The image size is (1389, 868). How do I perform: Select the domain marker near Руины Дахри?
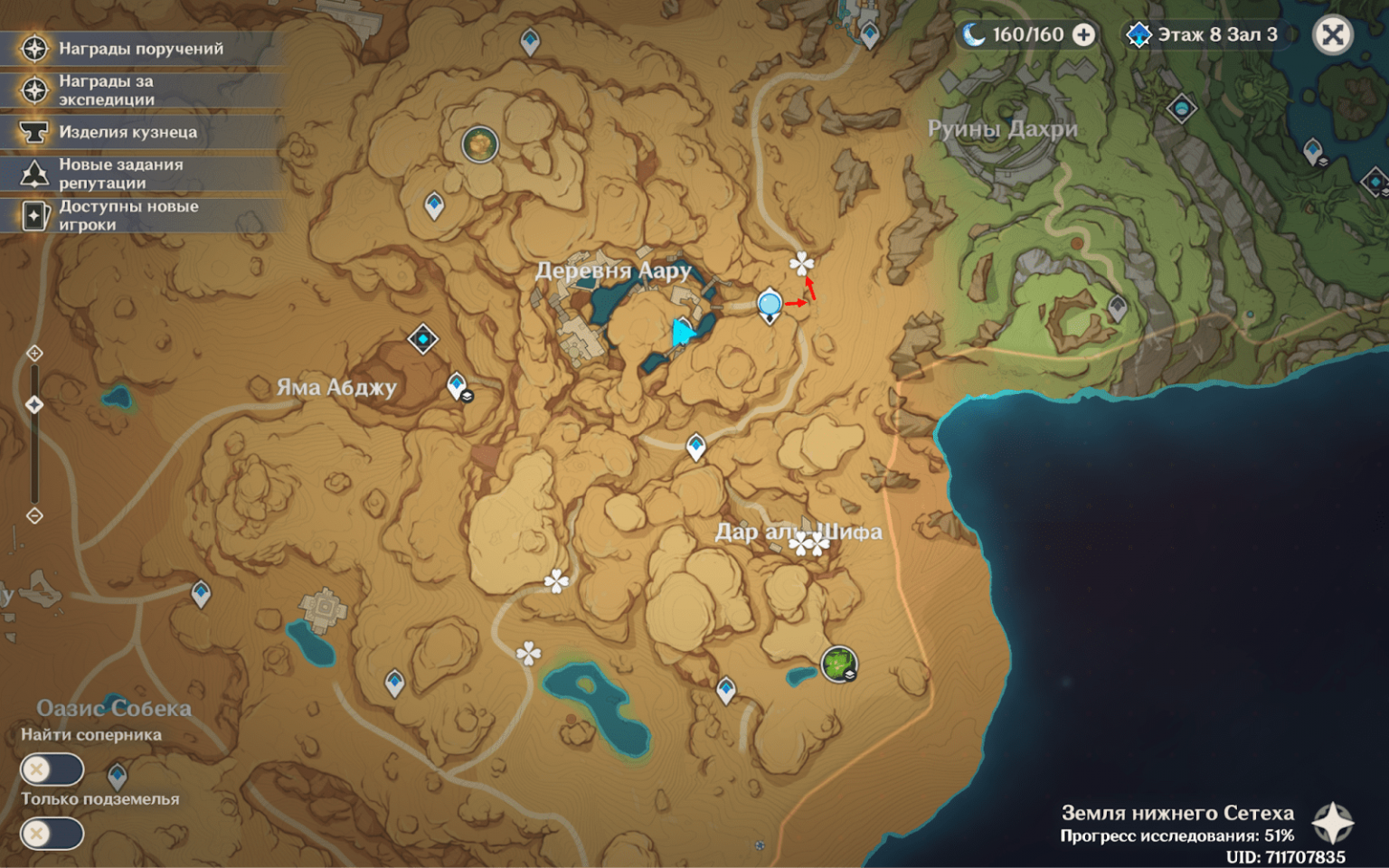coord(1181,109)
